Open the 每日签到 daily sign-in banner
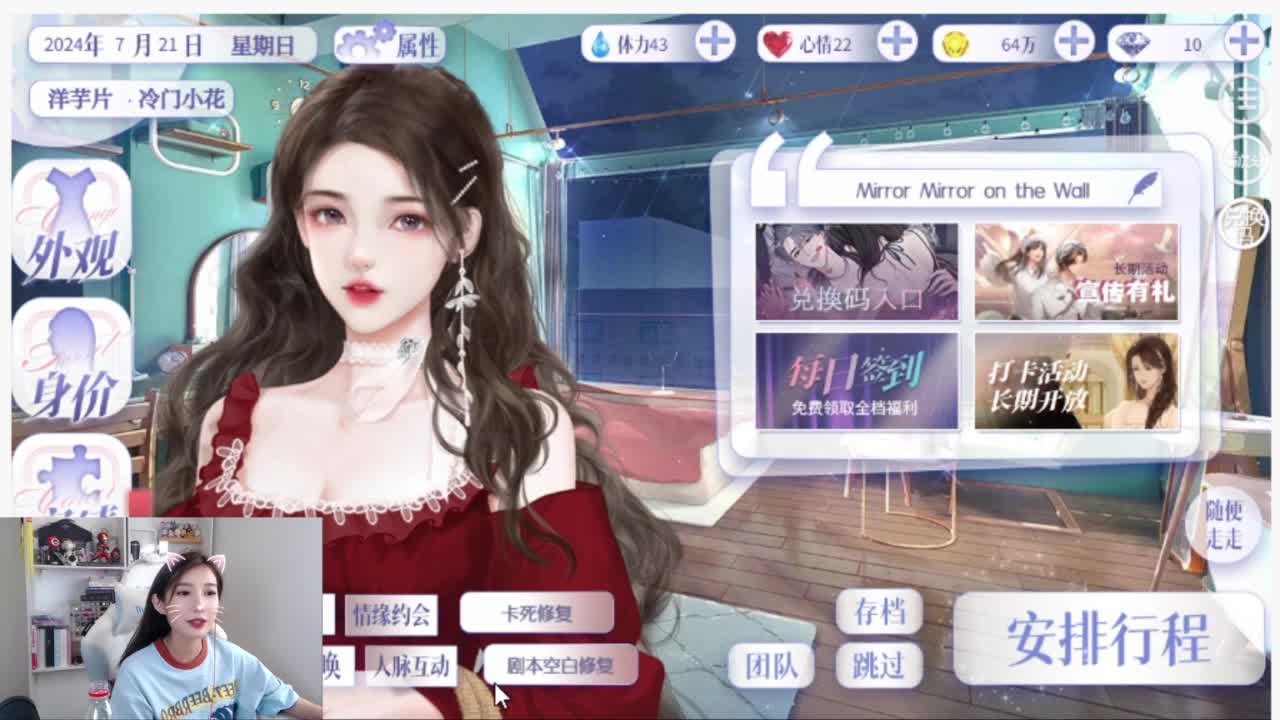 (x=857, y=381)
